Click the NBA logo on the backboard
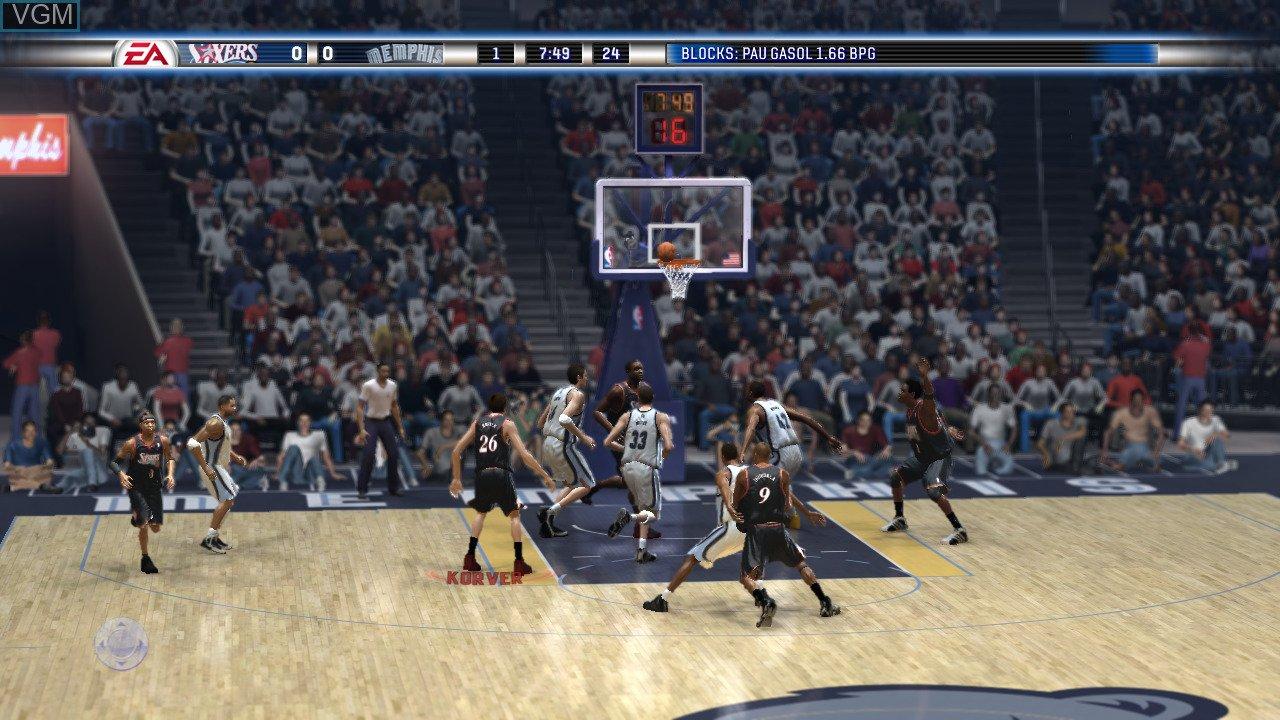The image size is (1280, 720). [x=608, y=255]
